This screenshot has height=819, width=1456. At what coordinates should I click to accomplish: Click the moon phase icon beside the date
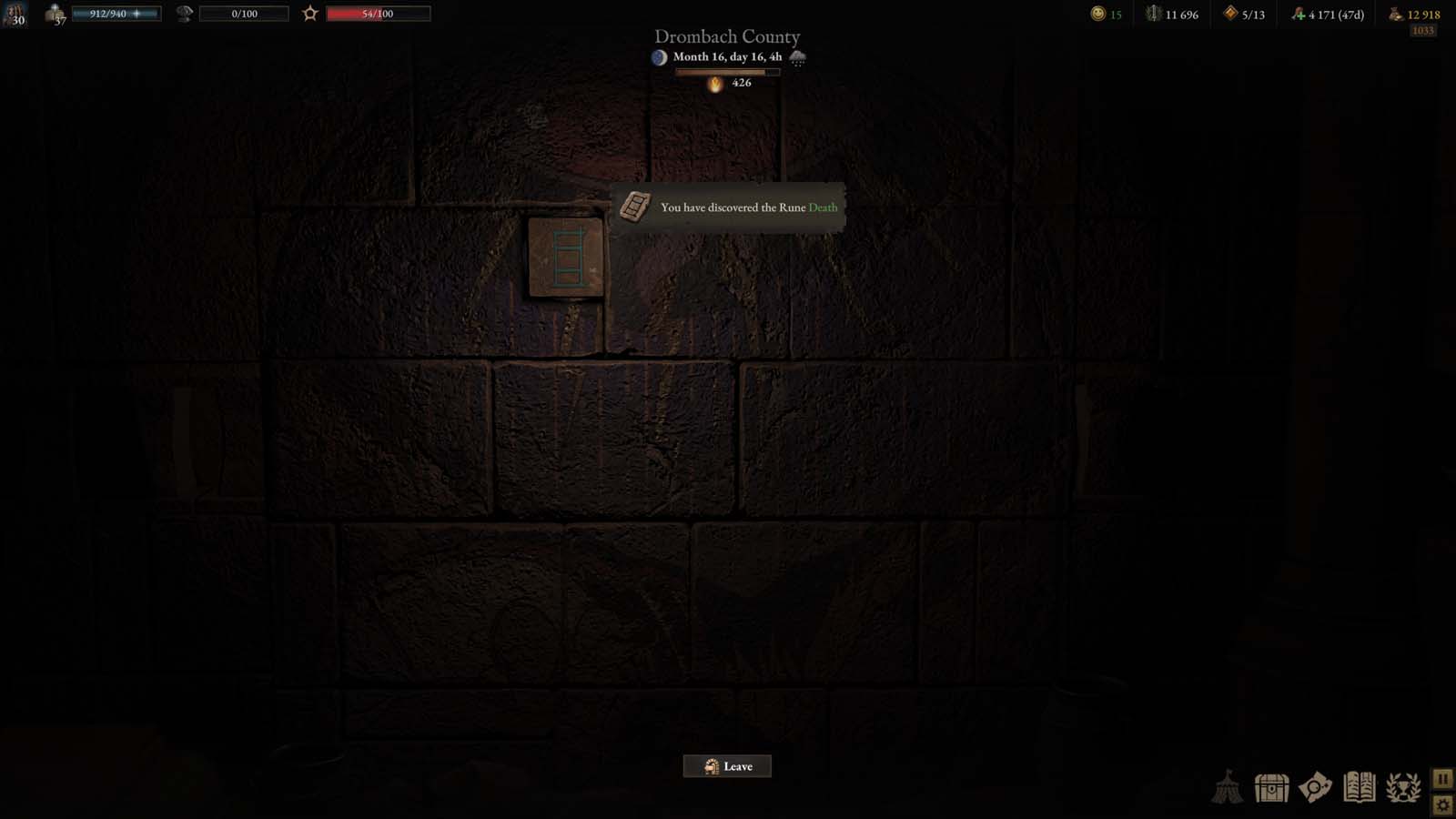click(658, 56)
